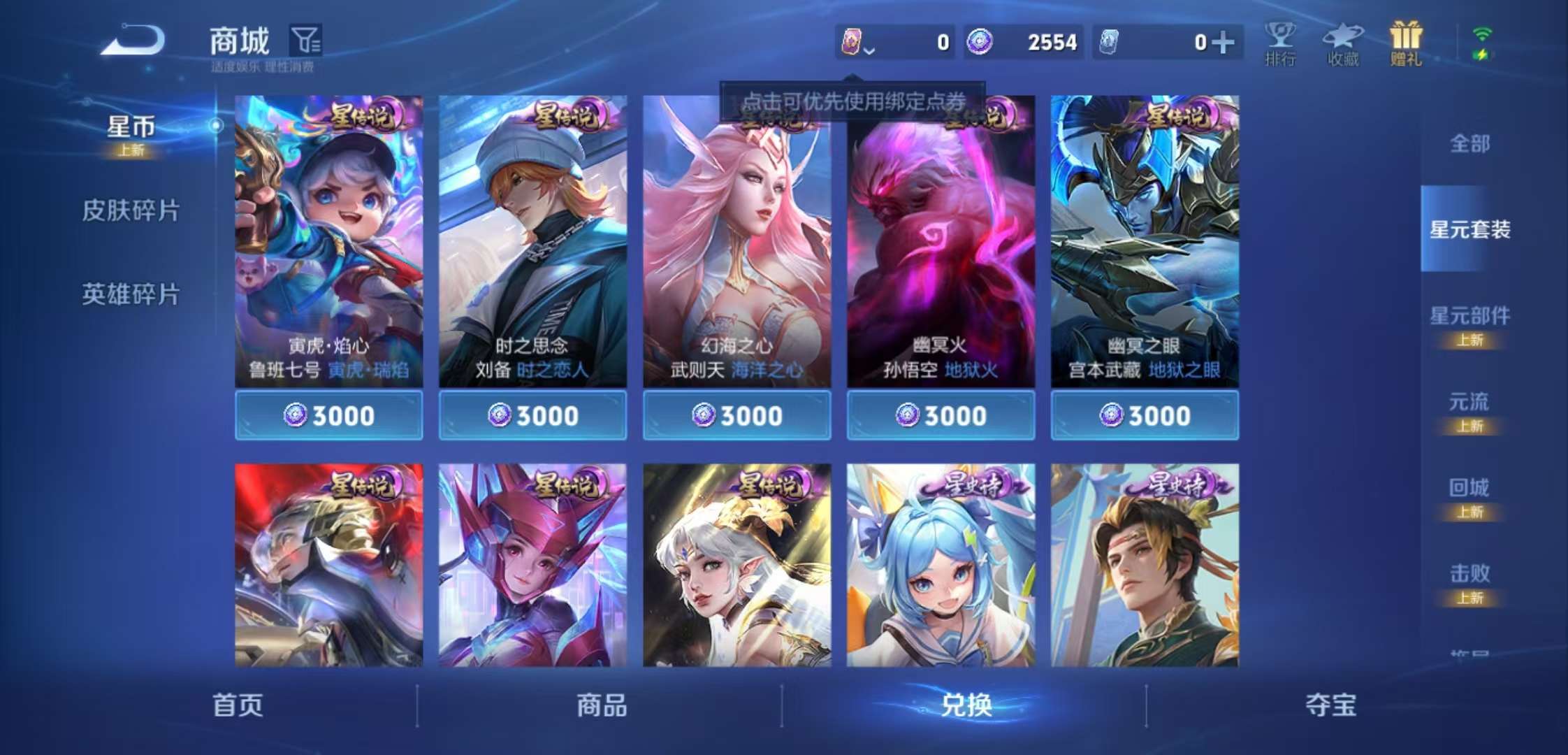1568x755 pixels.
Task: Buy 幻海之心 武则天 set for 3000
Action: click(736, 415)
